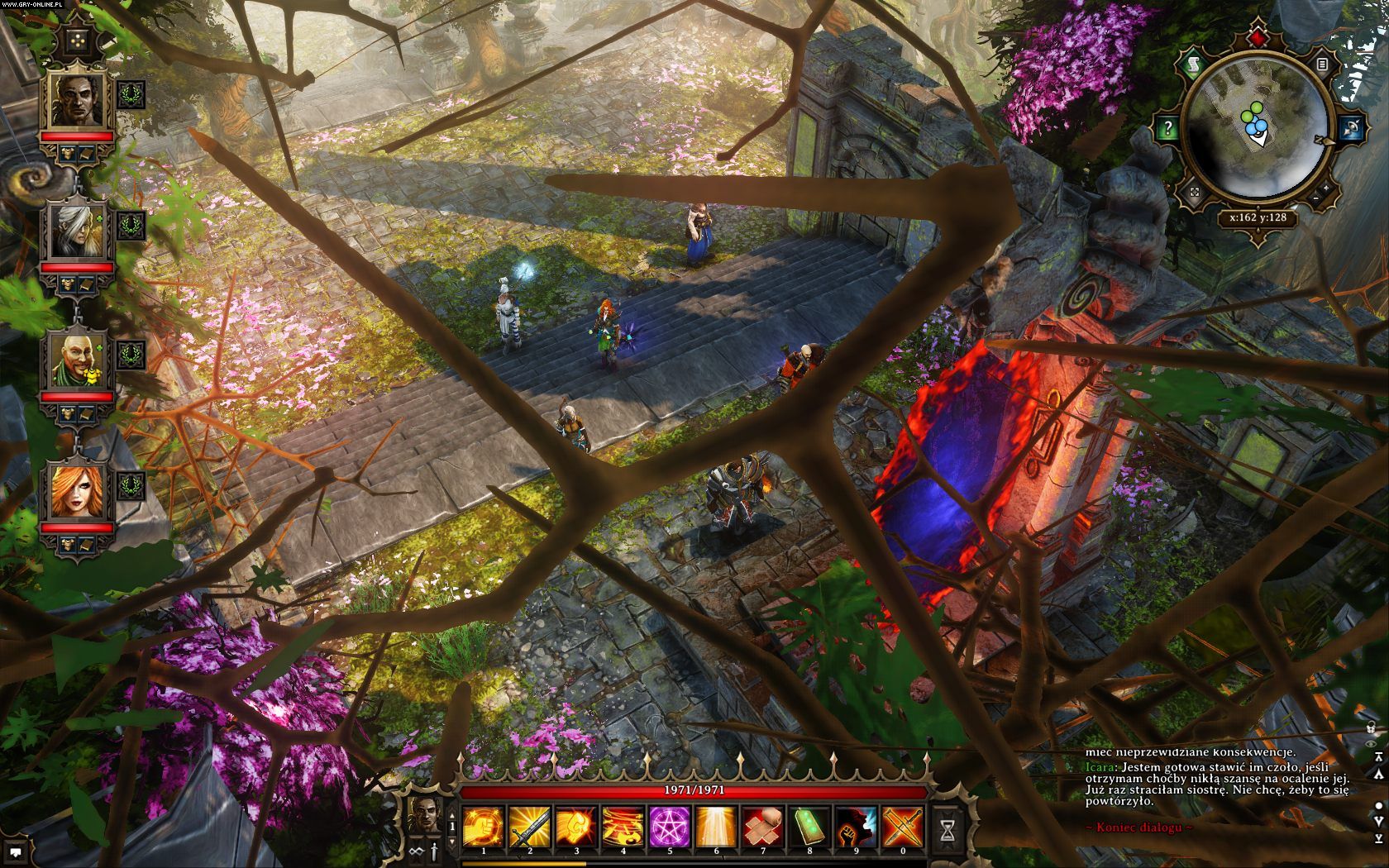Open the journal scroll button by minimap
The width and height of the screenshot is (1389, 868).
pyautogui.click(x=1191, y=64)
